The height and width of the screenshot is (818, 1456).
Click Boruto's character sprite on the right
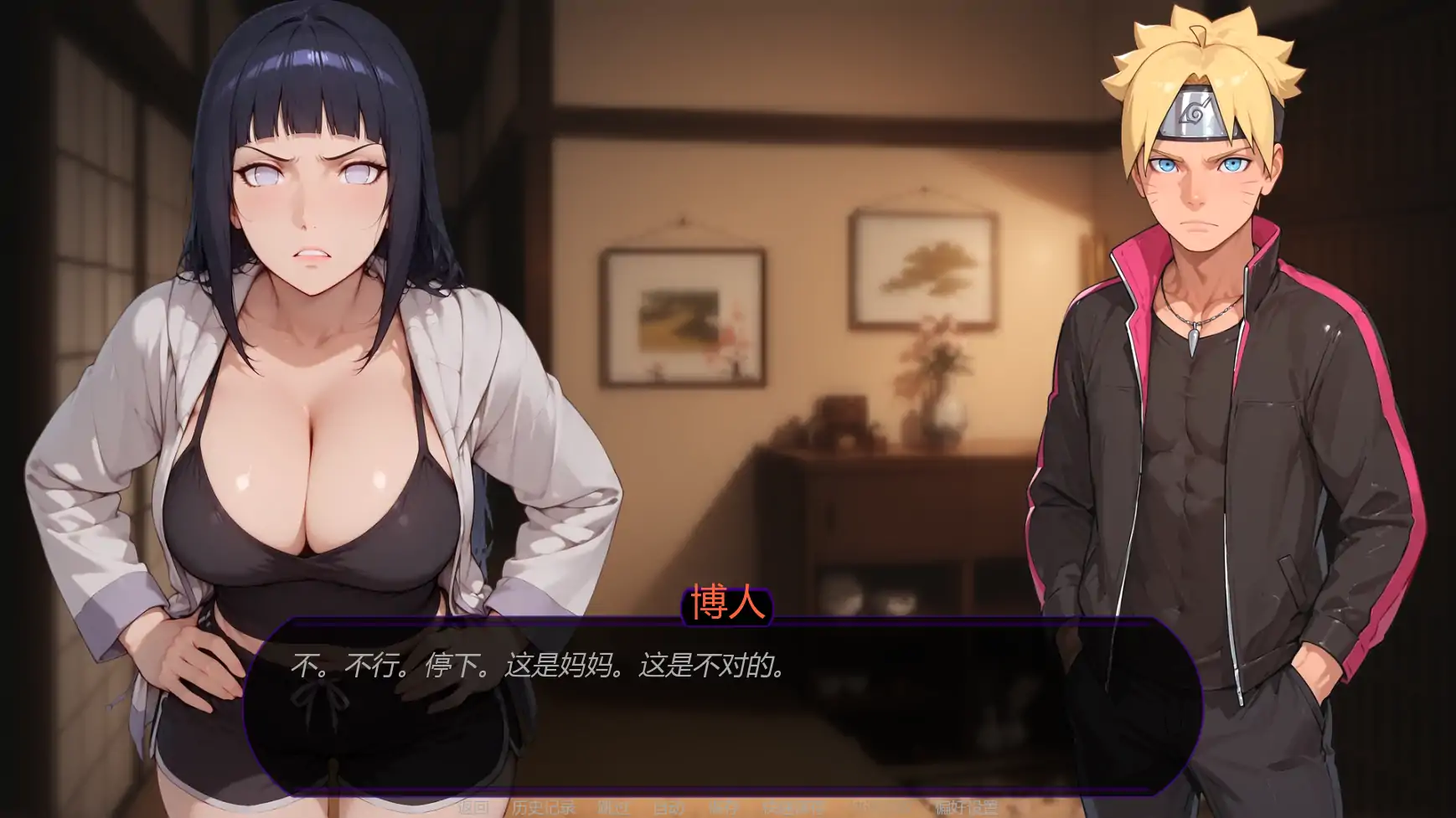(x=1198, y=377)
